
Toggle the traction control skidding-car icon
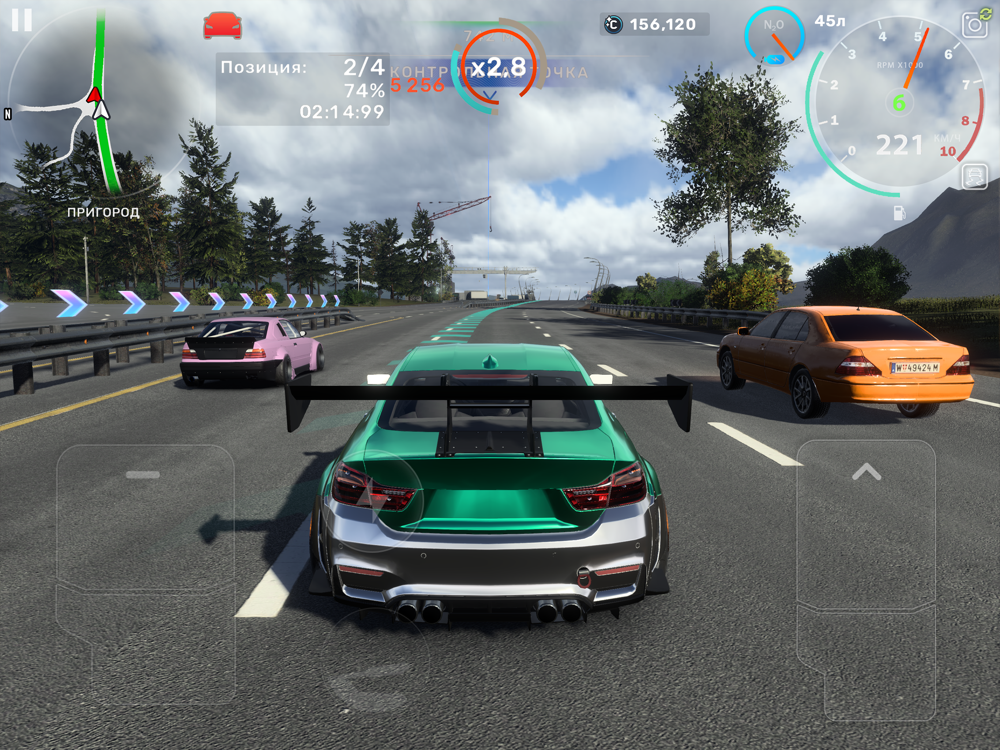[974, 177]
